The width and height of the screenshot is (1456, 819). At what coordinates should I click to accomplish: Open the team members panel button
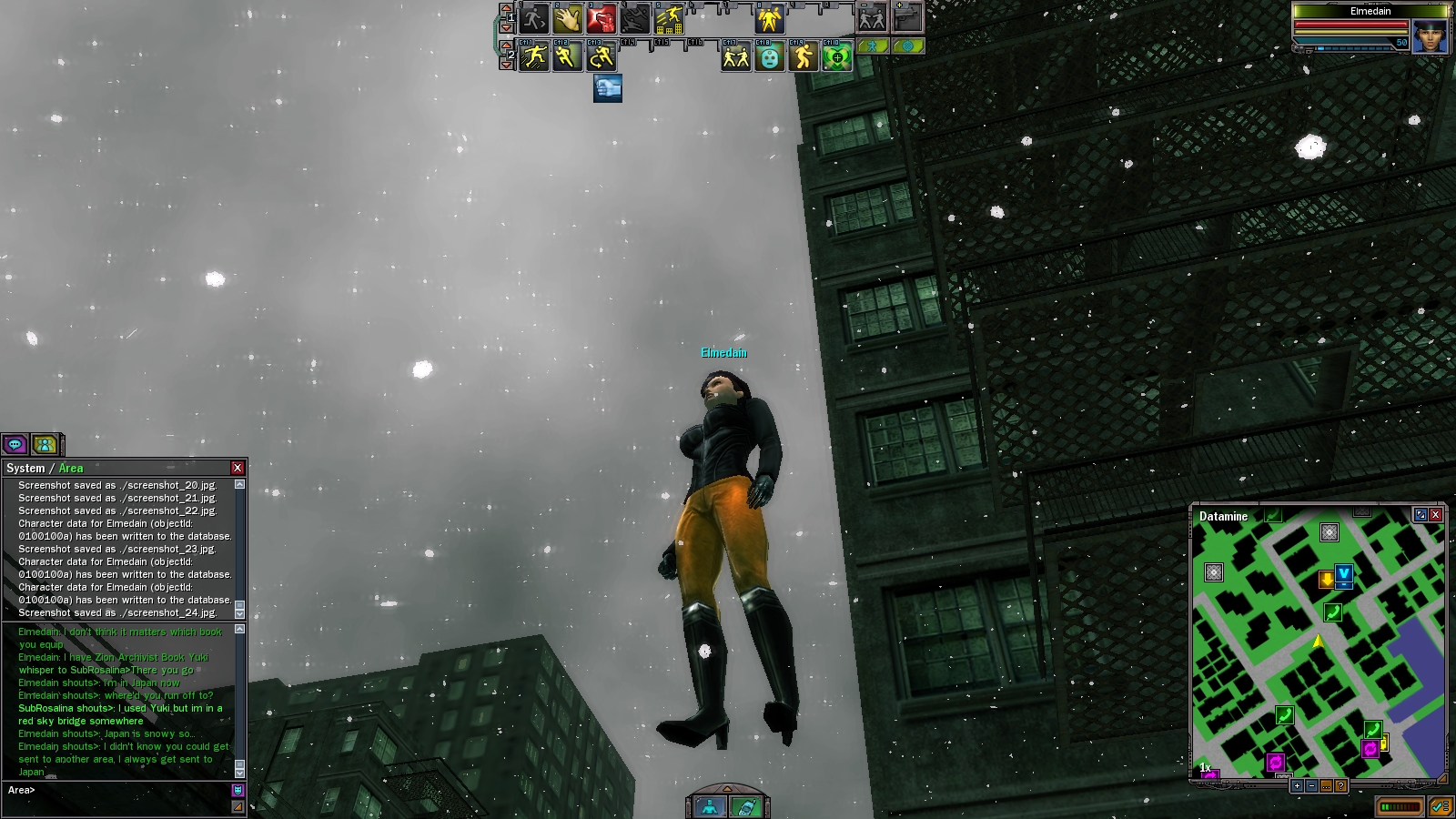pos(45,444)
